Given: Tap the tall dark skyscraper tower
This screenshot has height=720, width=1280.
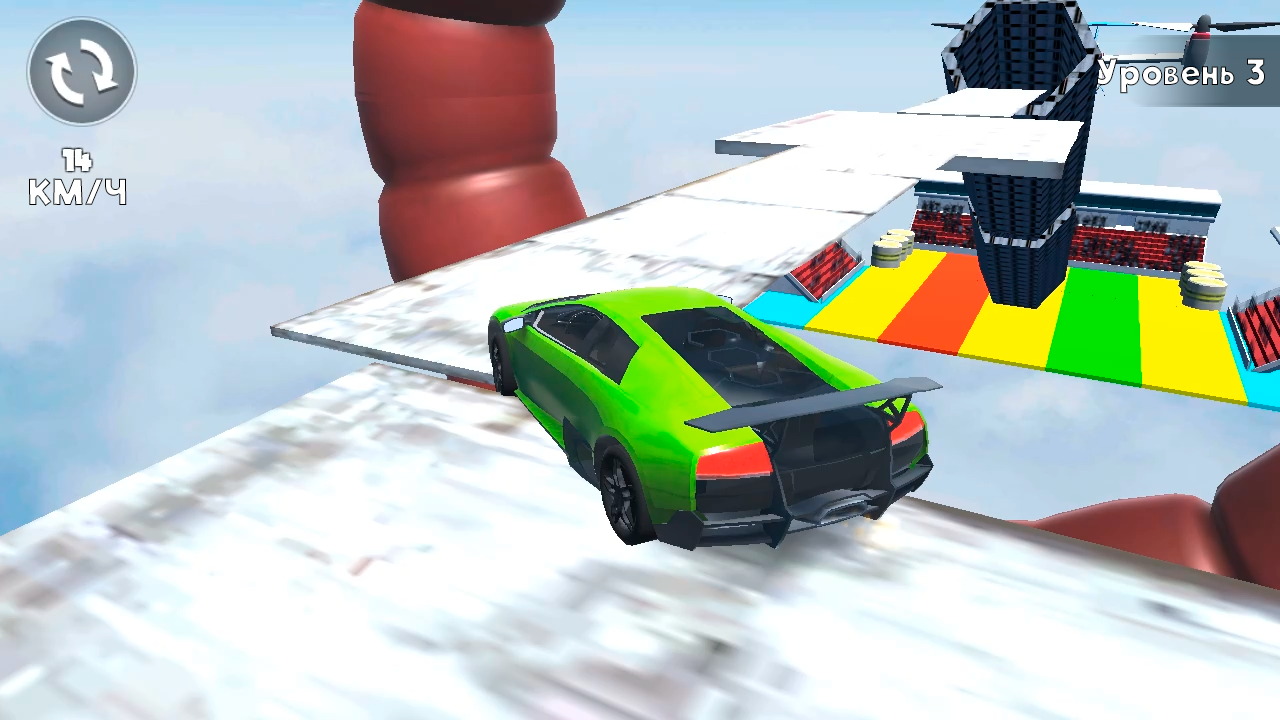Looking at the screenshot, I should point(1020,160).
